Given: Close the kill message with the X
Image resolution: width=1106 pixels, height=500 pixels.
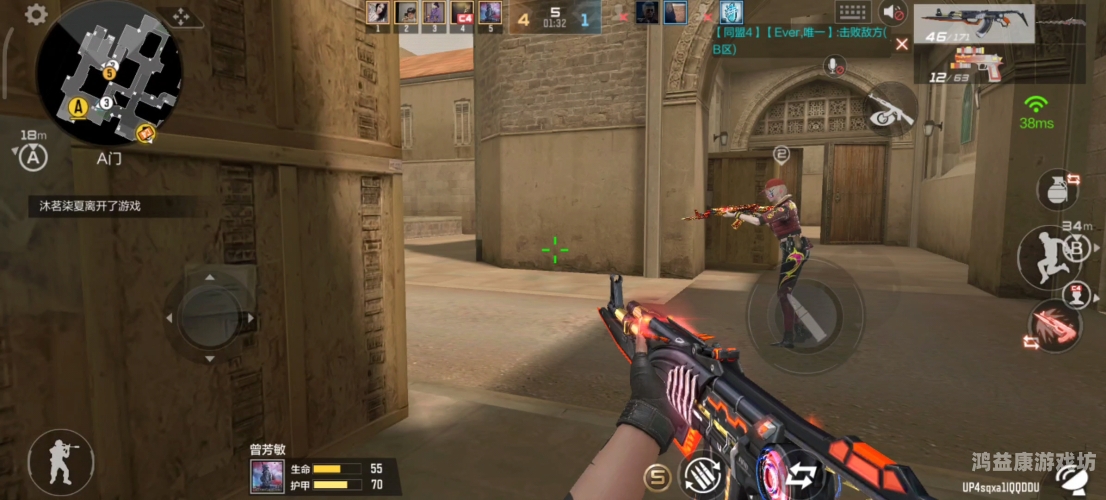Looking at the screenshot, I should [x=902, y=43].
